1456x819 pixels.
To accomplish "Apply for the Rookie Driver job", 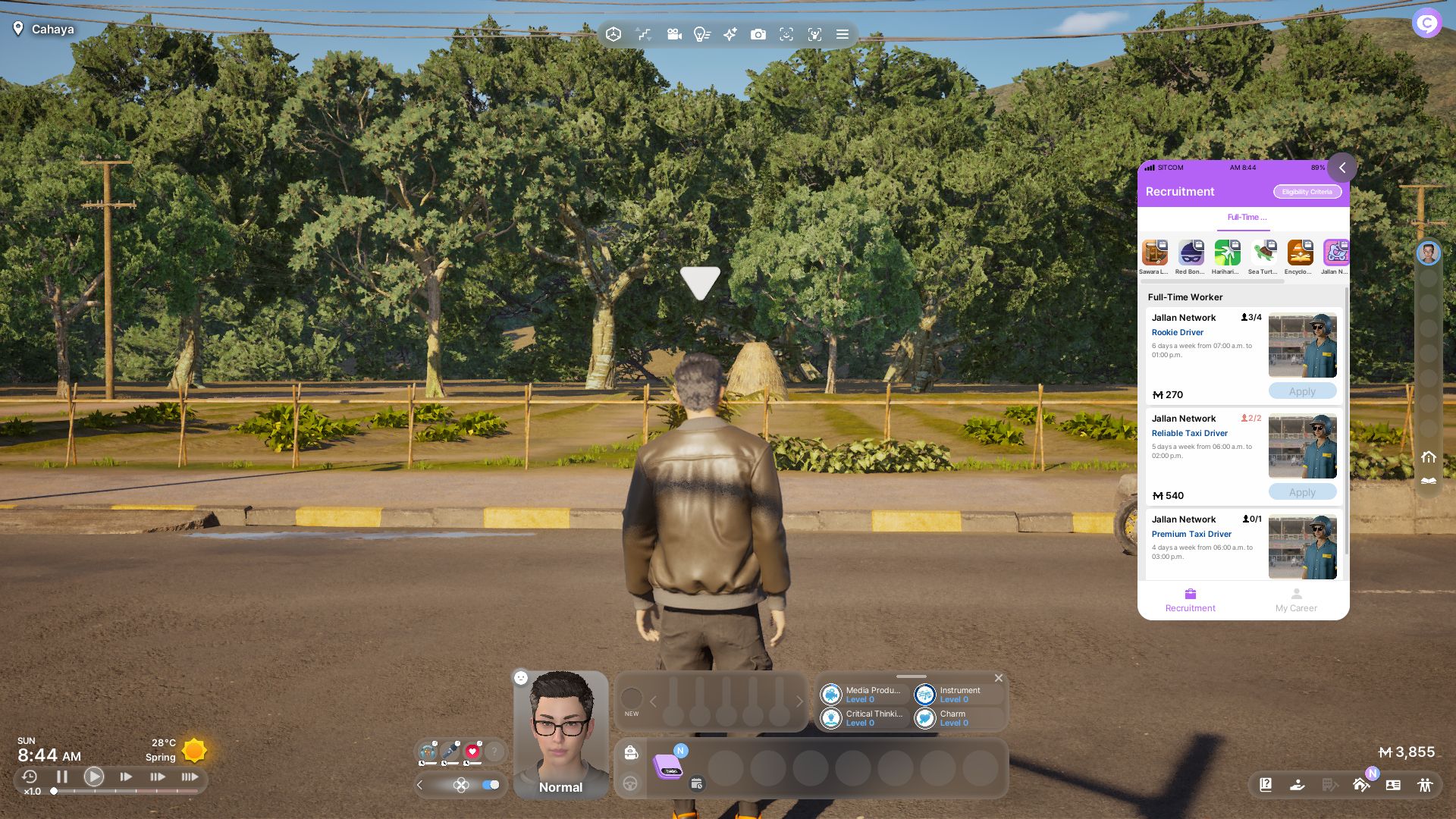I will pos(1302,391).
